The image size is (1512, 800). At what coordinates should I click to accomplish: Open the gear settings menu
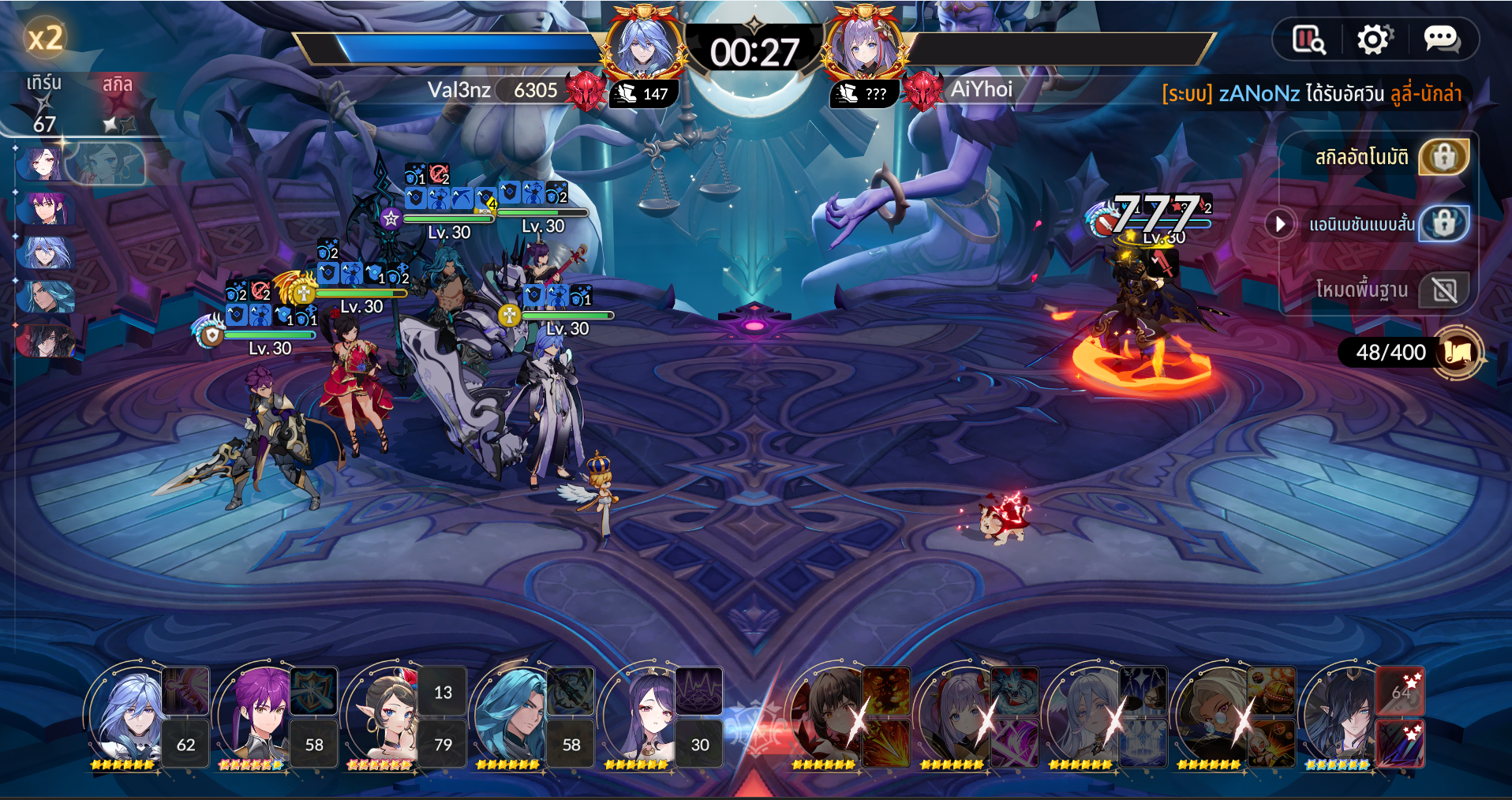tap(1374, 39)
